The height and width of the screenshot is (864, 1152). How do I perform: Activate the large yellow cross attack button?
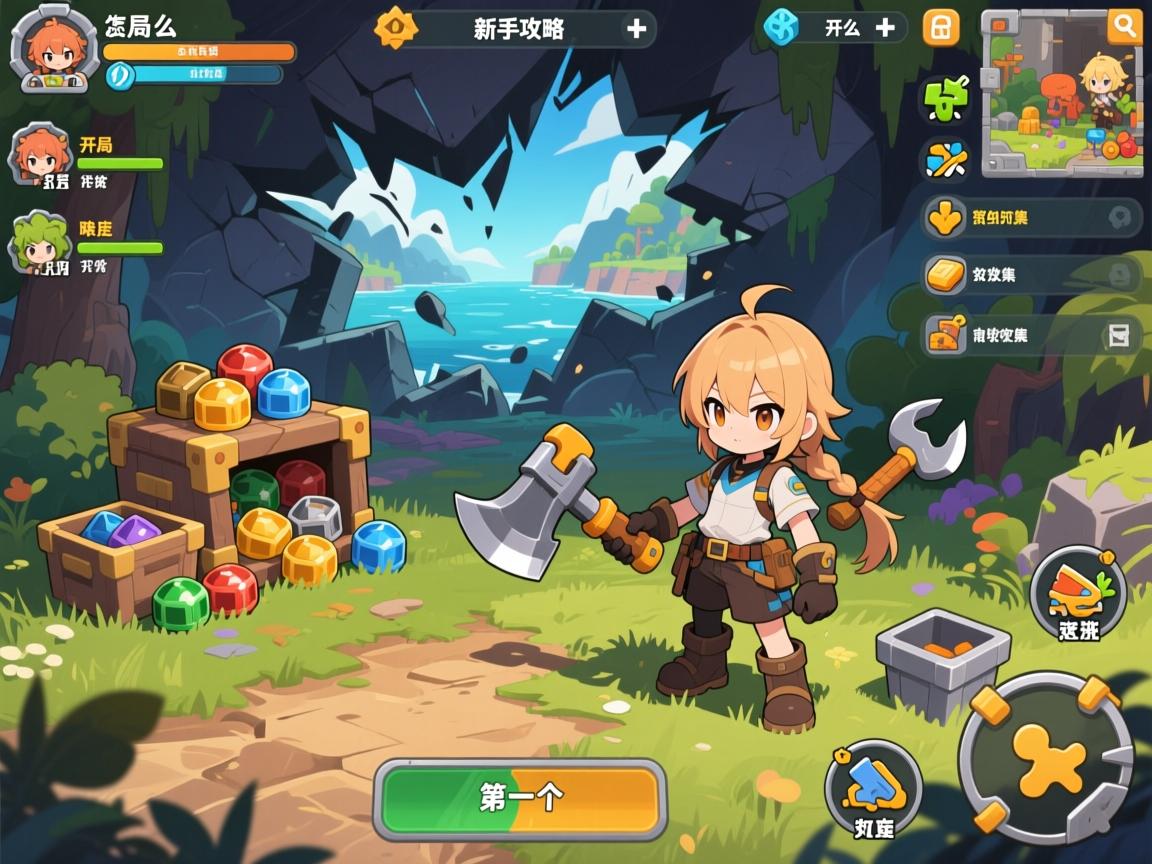pyautogui.click(x=1046, y=758)
